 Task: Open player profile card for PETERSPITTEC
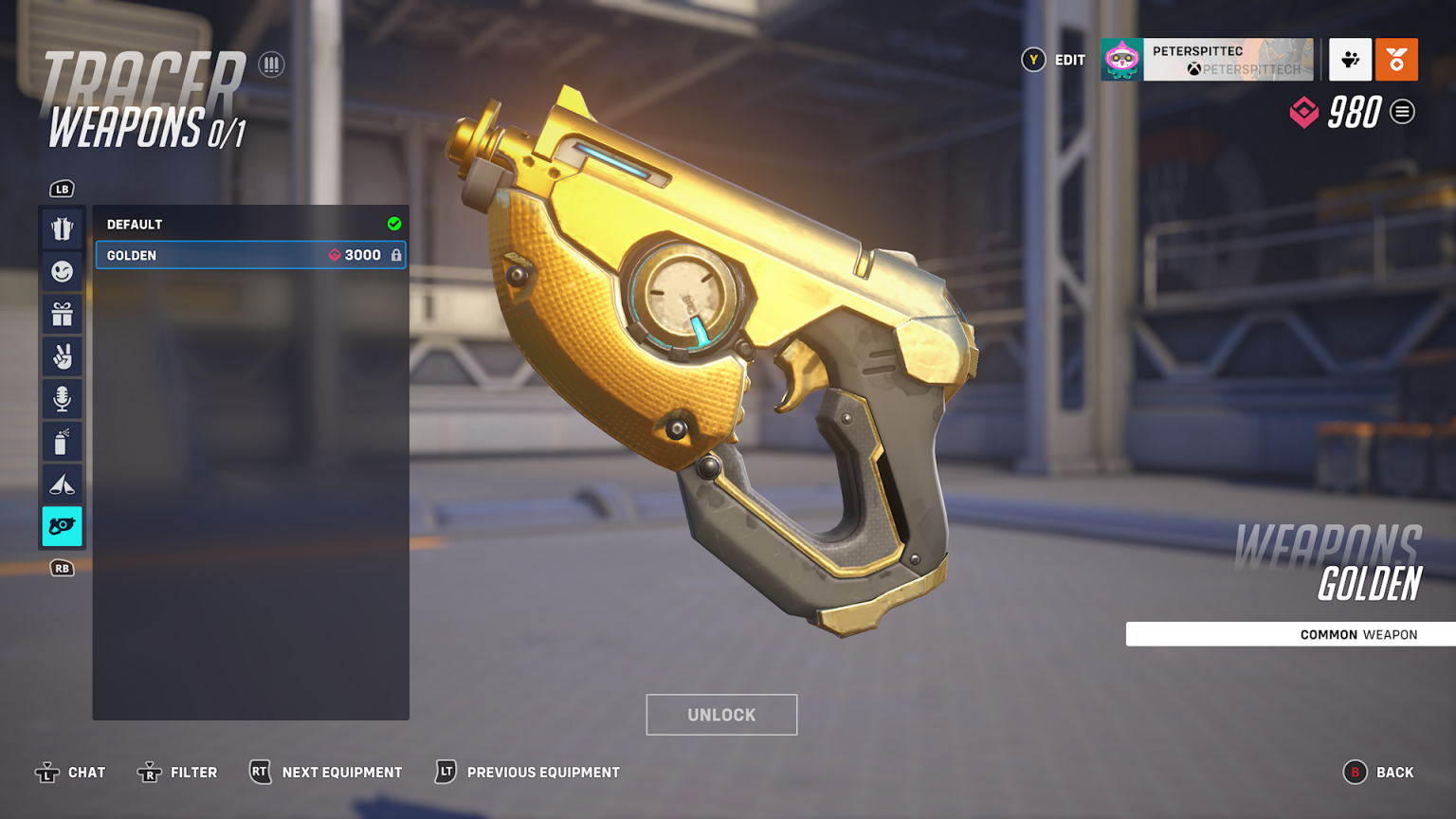[1207, 60]
